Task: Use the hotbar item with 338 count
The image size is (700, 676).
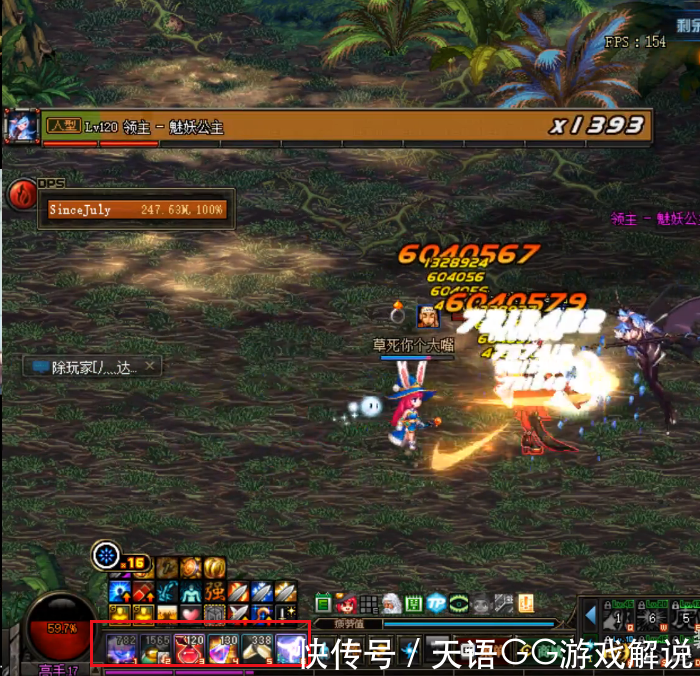Action: (x=257, y=649)
